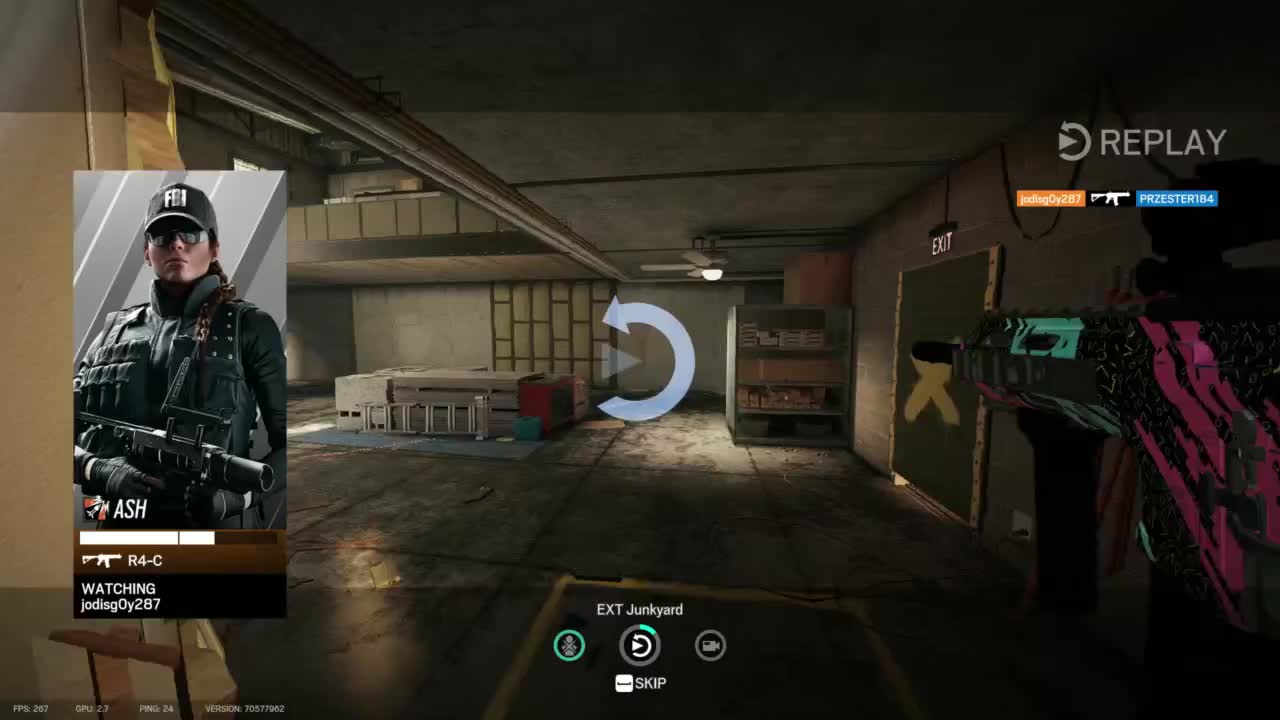Viewport: 1280px width, 720px height.
Task: Select the replay restart icon at bottom center
Action: click(640, 645)
